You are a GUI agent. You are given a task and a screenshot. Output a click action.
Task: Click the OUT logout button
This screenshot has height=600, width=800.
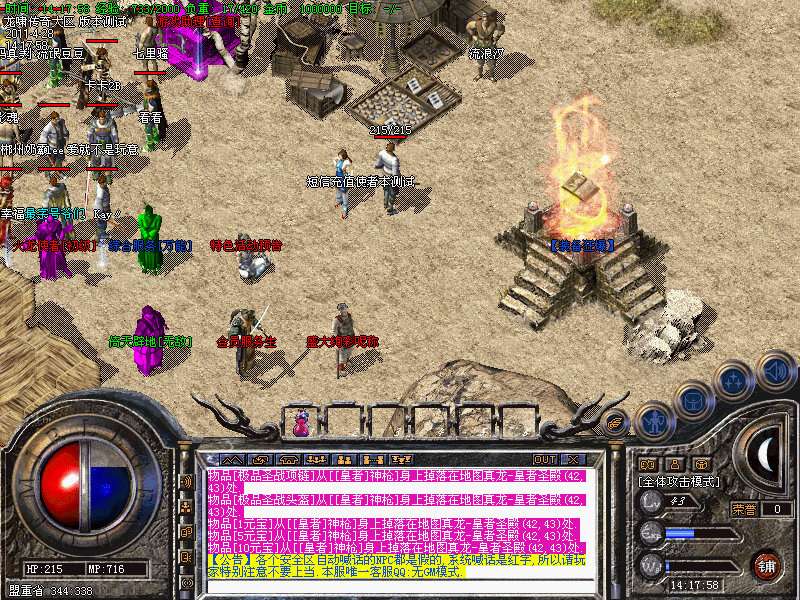pos(546,461)
